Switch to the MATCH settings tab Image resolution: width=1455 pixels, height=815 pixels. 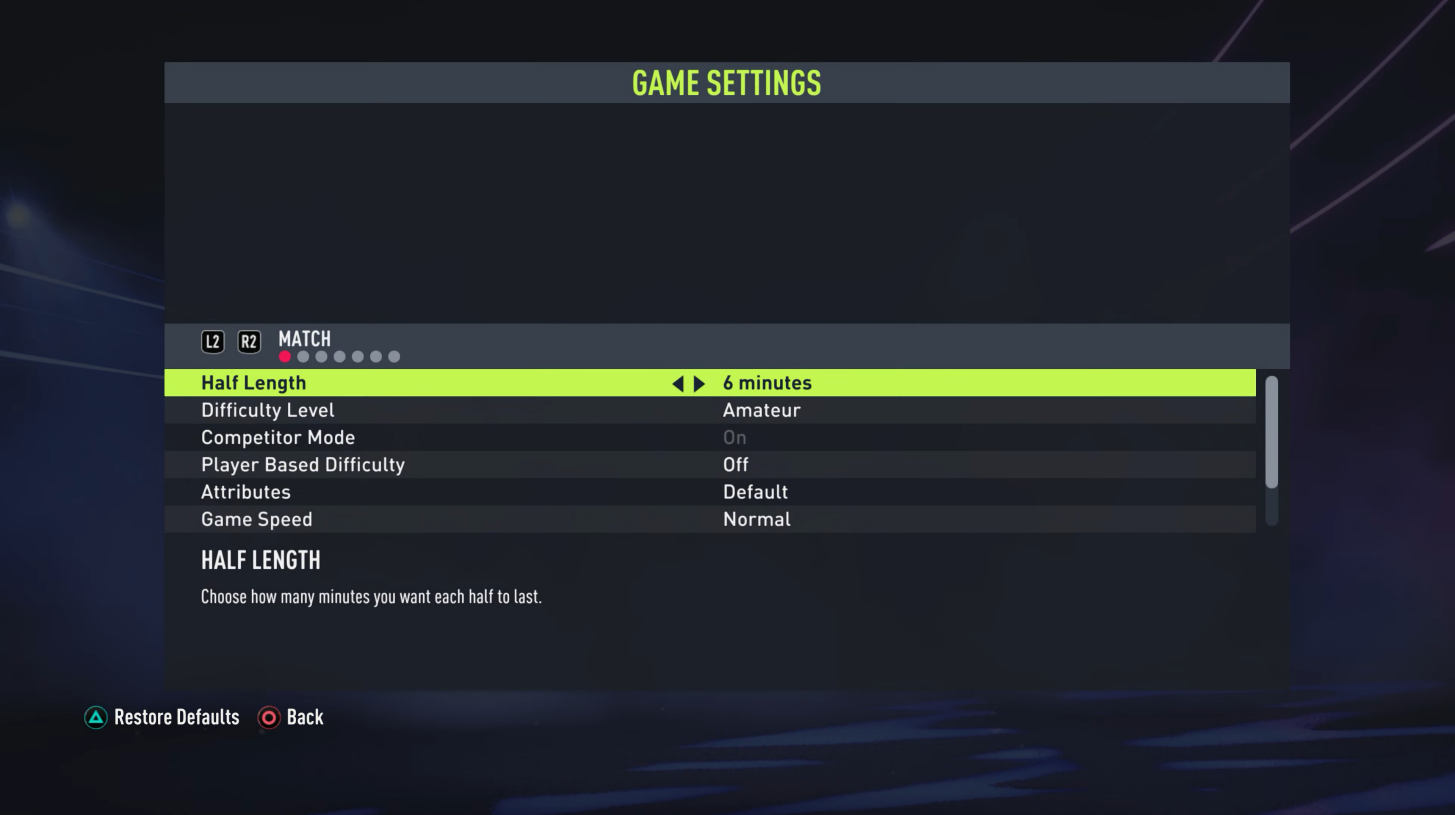pyautogui.click(x=305, y=340)
